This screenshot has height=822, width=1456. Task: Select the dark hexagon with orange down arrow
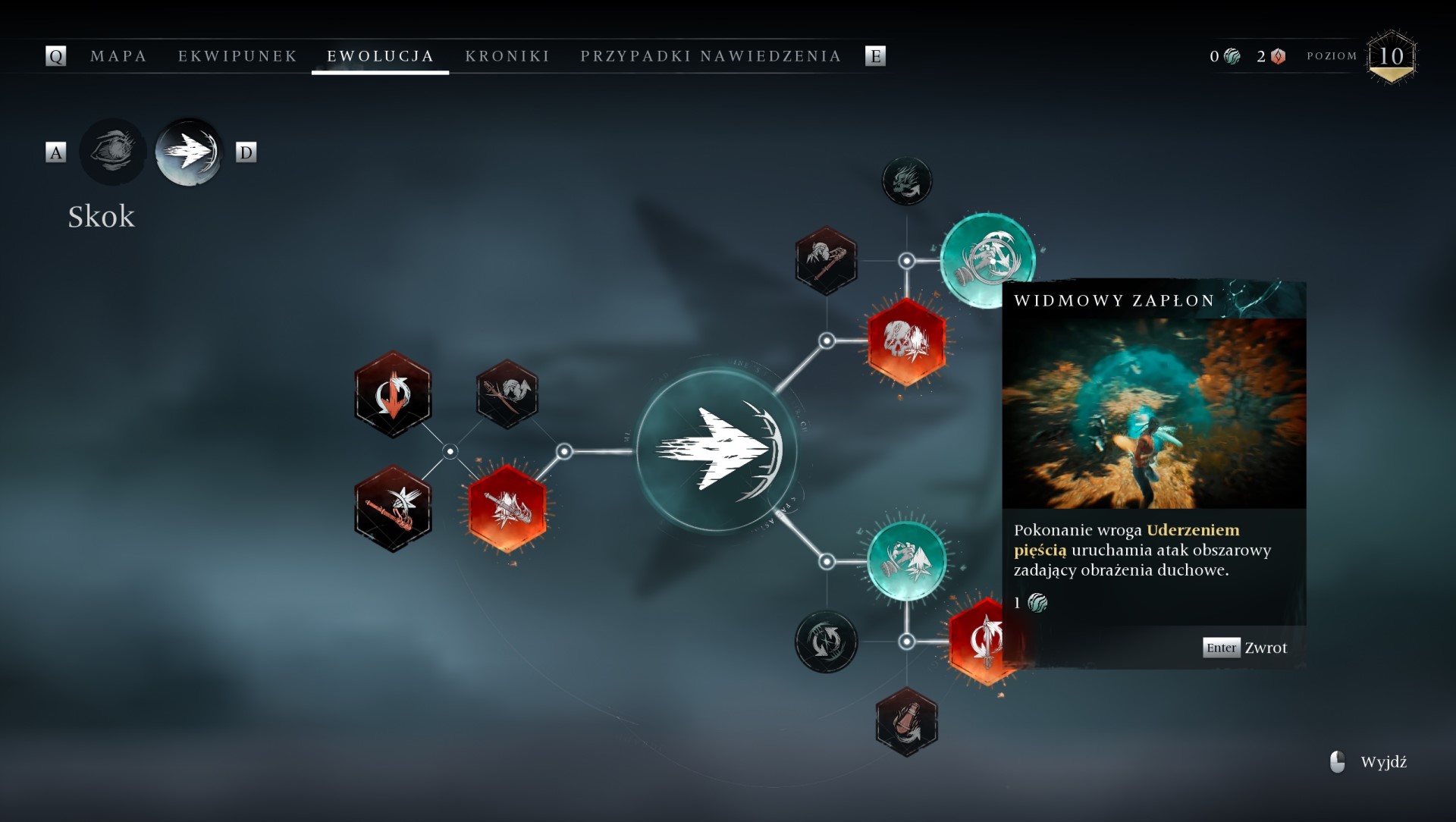pos(393,394)
